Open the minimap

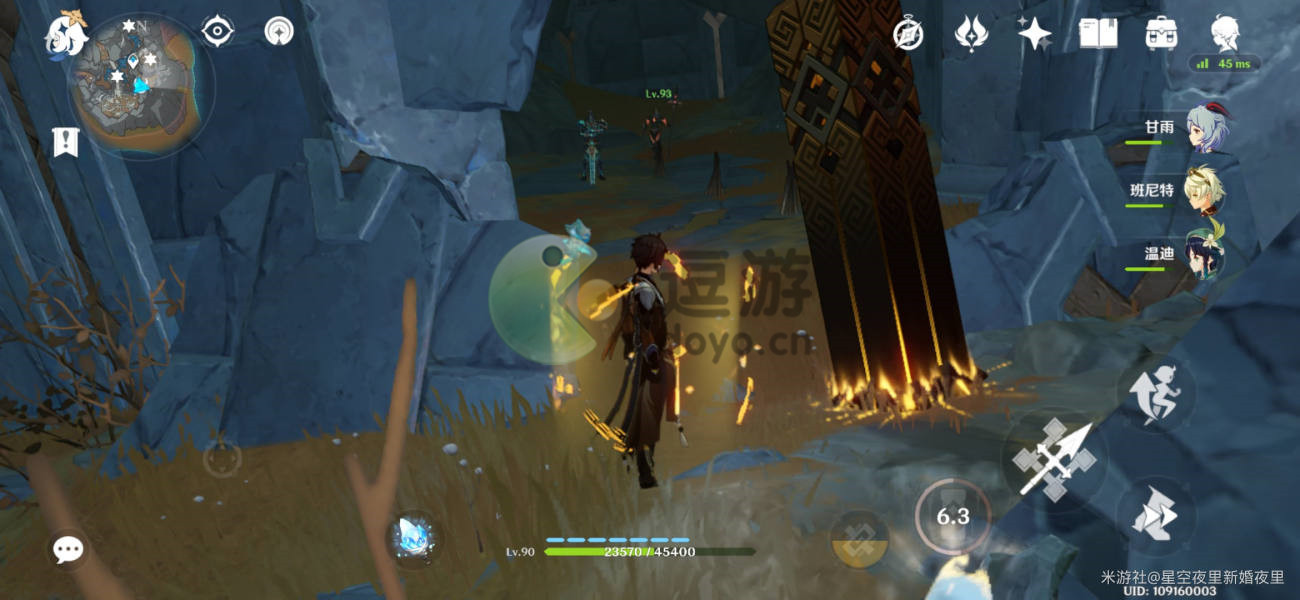(141, 85)
